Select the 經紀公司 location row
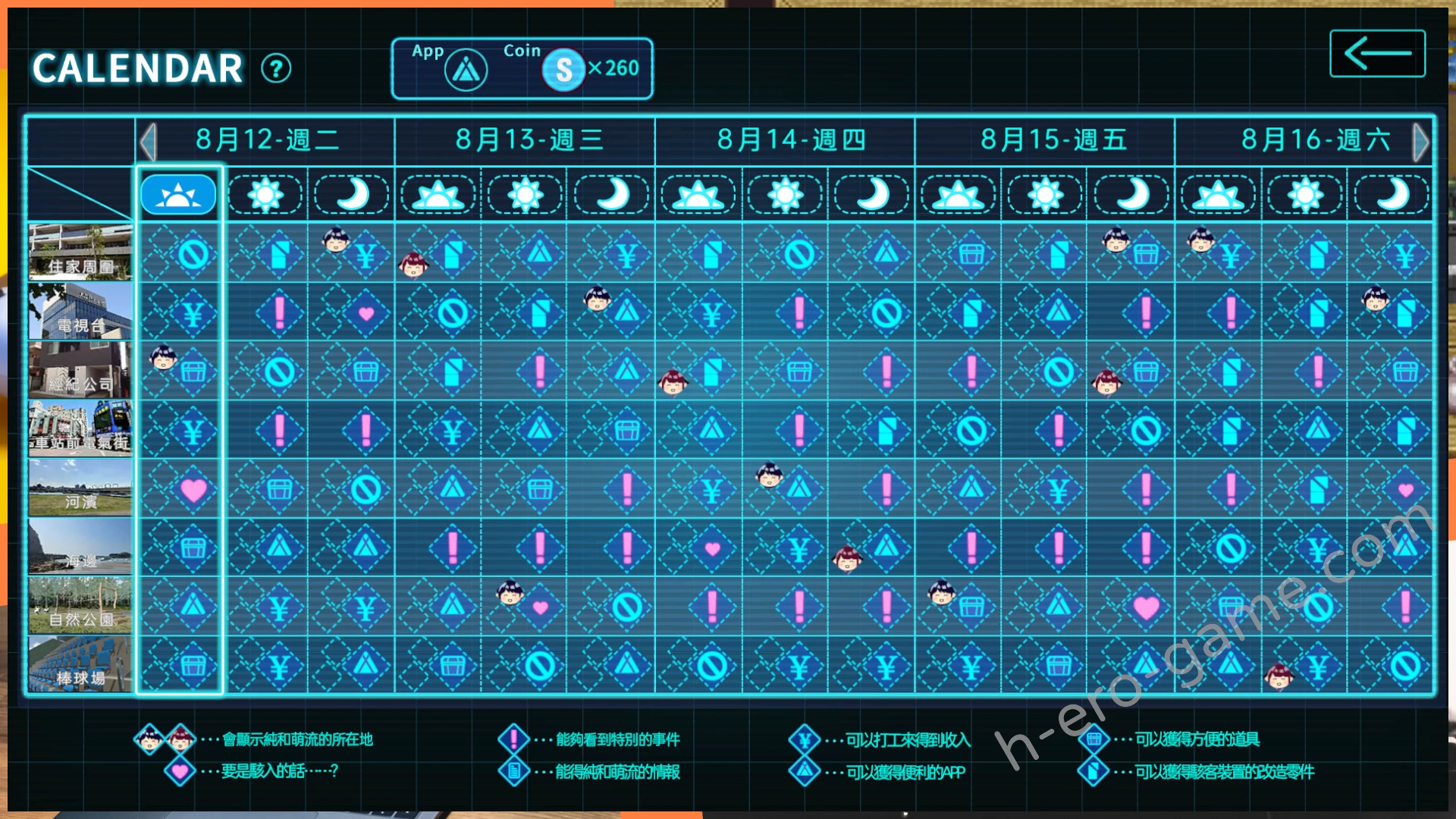This screenshot has width=1456, height=819. [80, 370]
